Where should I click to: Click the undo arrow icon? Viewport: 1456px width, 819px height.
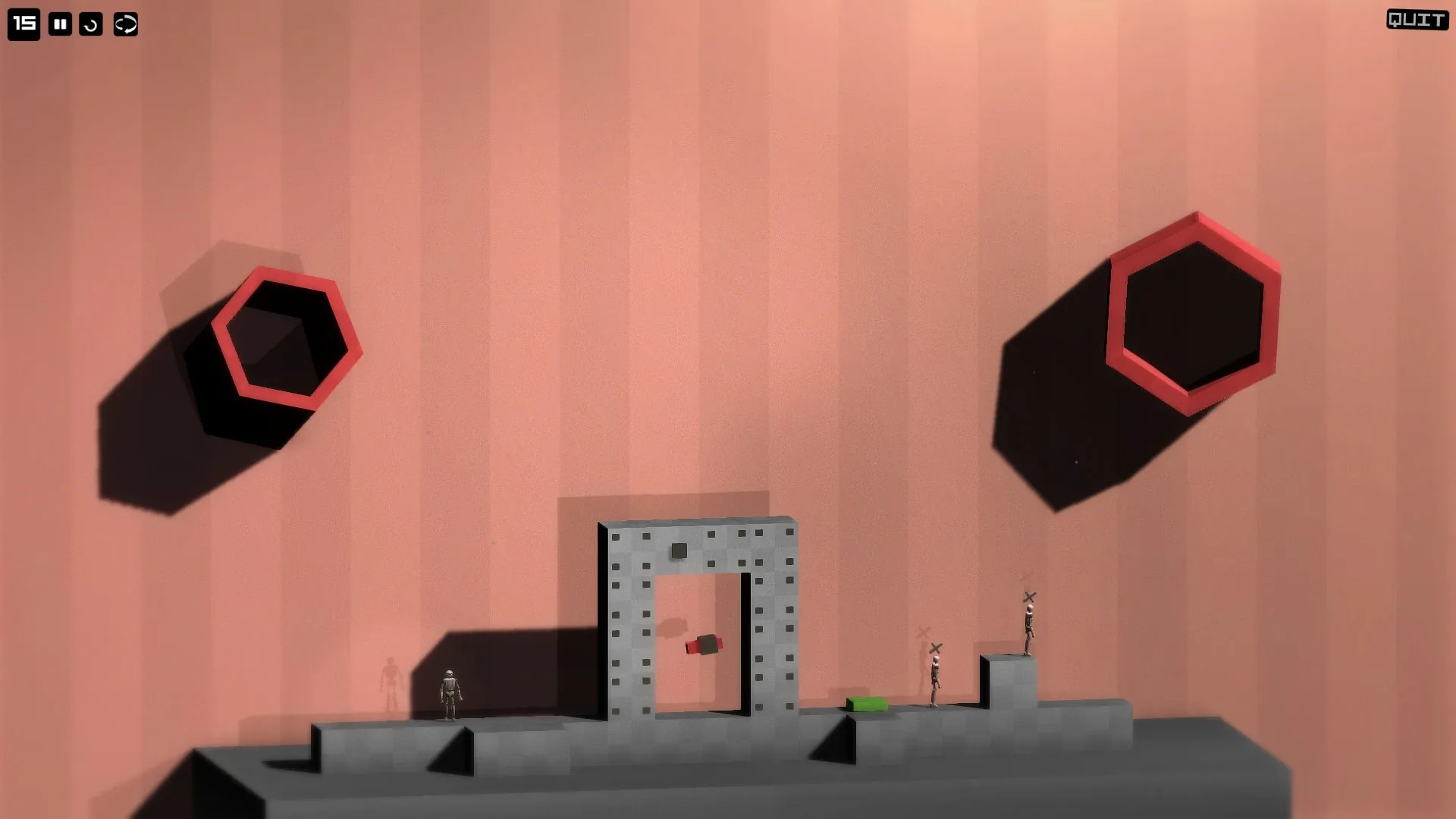[92, 24]
